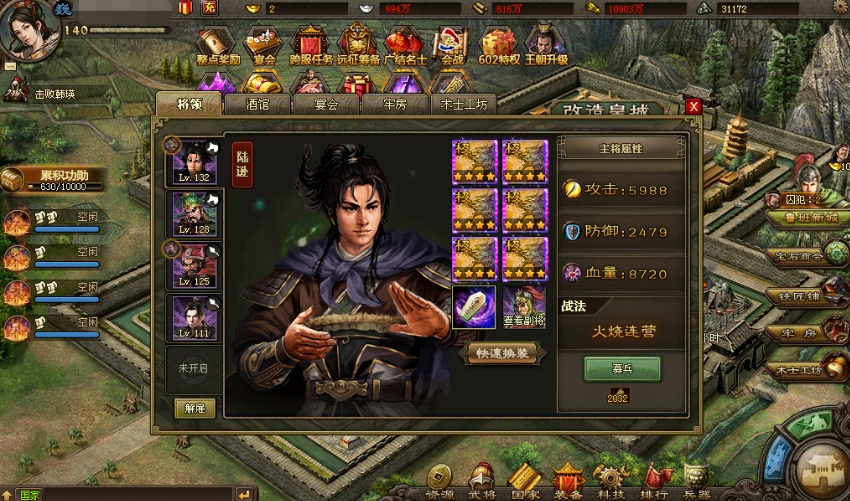Select the Lv. 111 general portrait
850x501 pixels.
[x=194, y=318]
